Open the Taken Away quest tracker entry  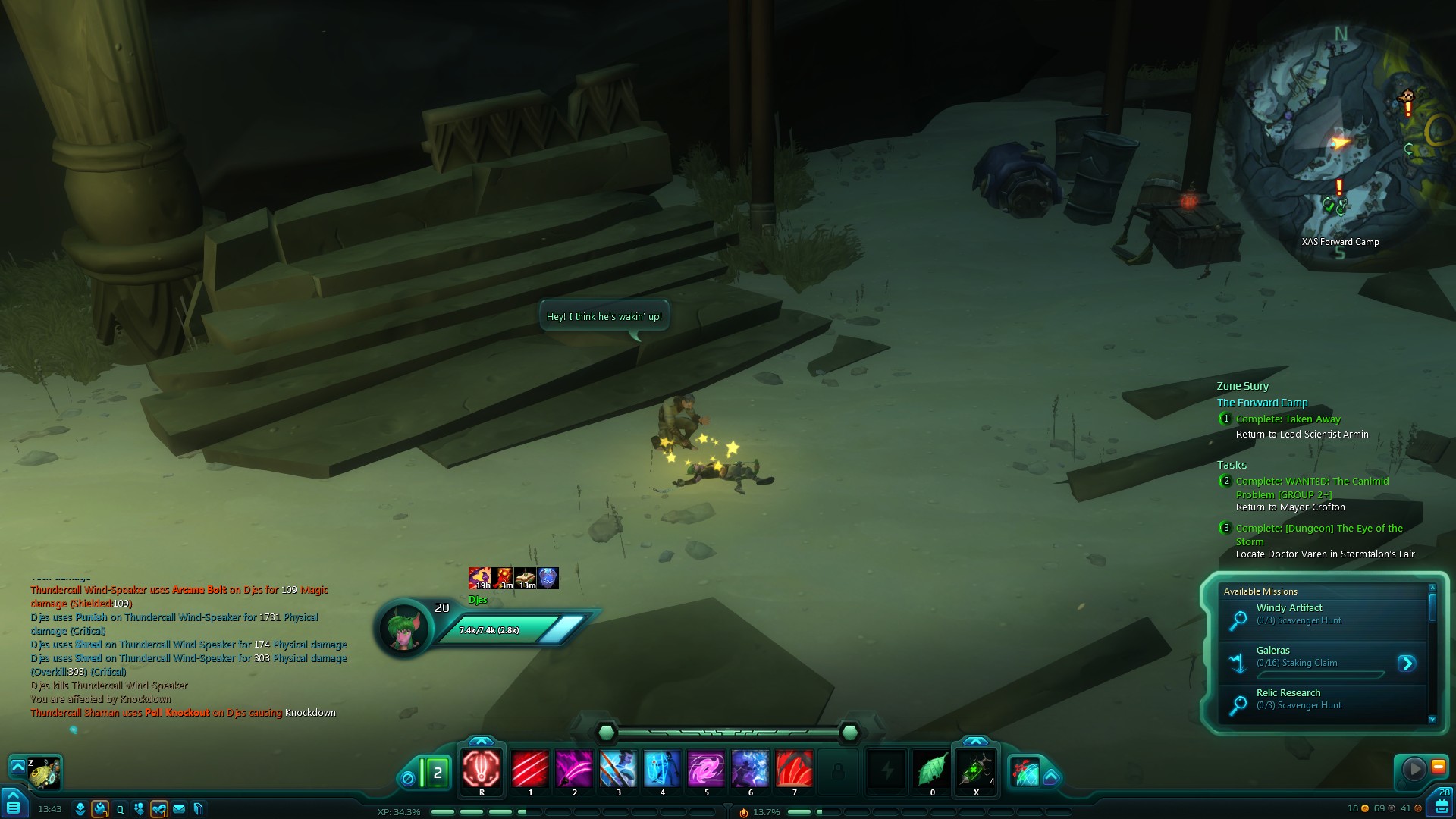coord(1288,419)
